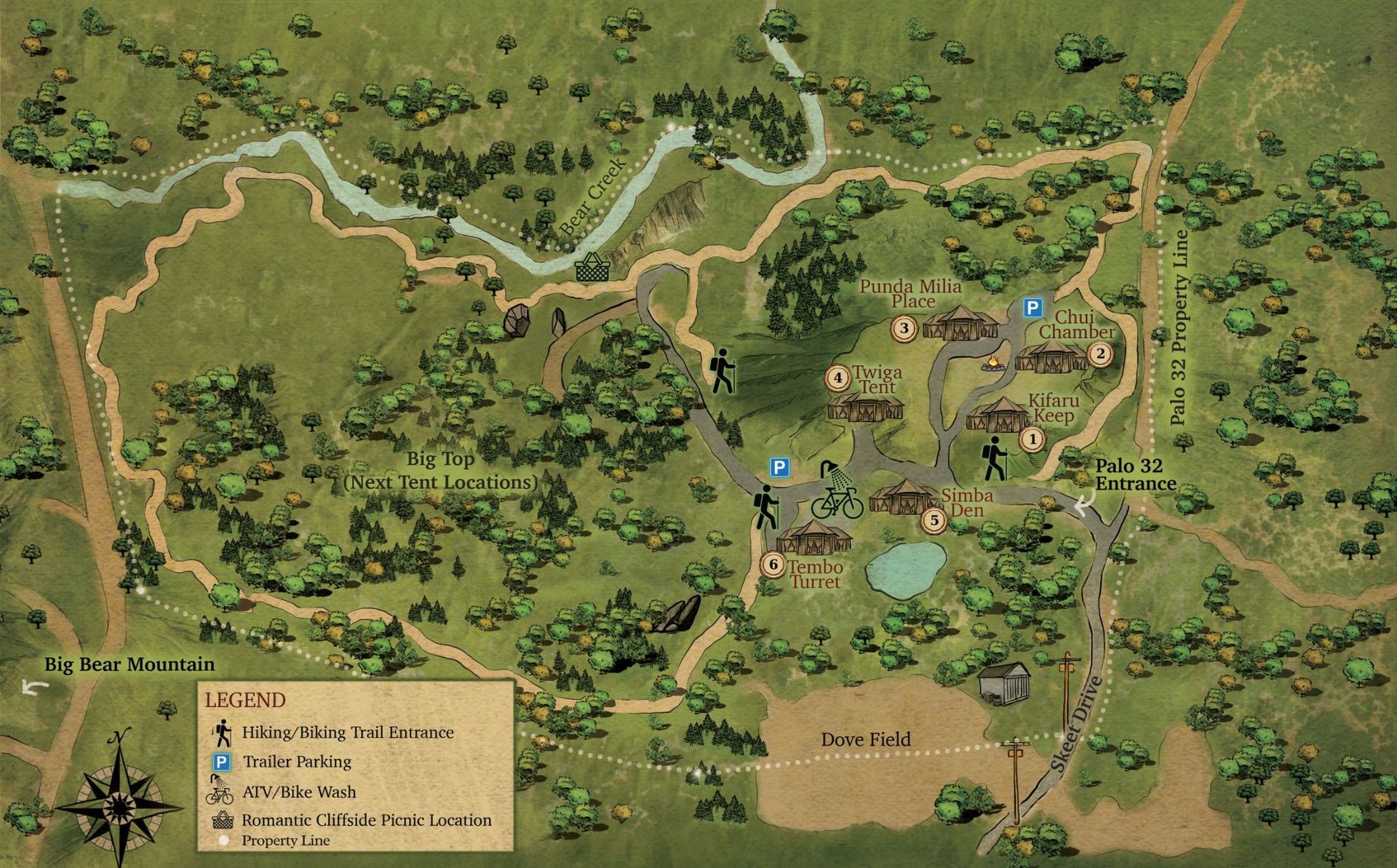Choose the Trailer Parking legend entry
1397x868 pixels.
click(296, 762)
